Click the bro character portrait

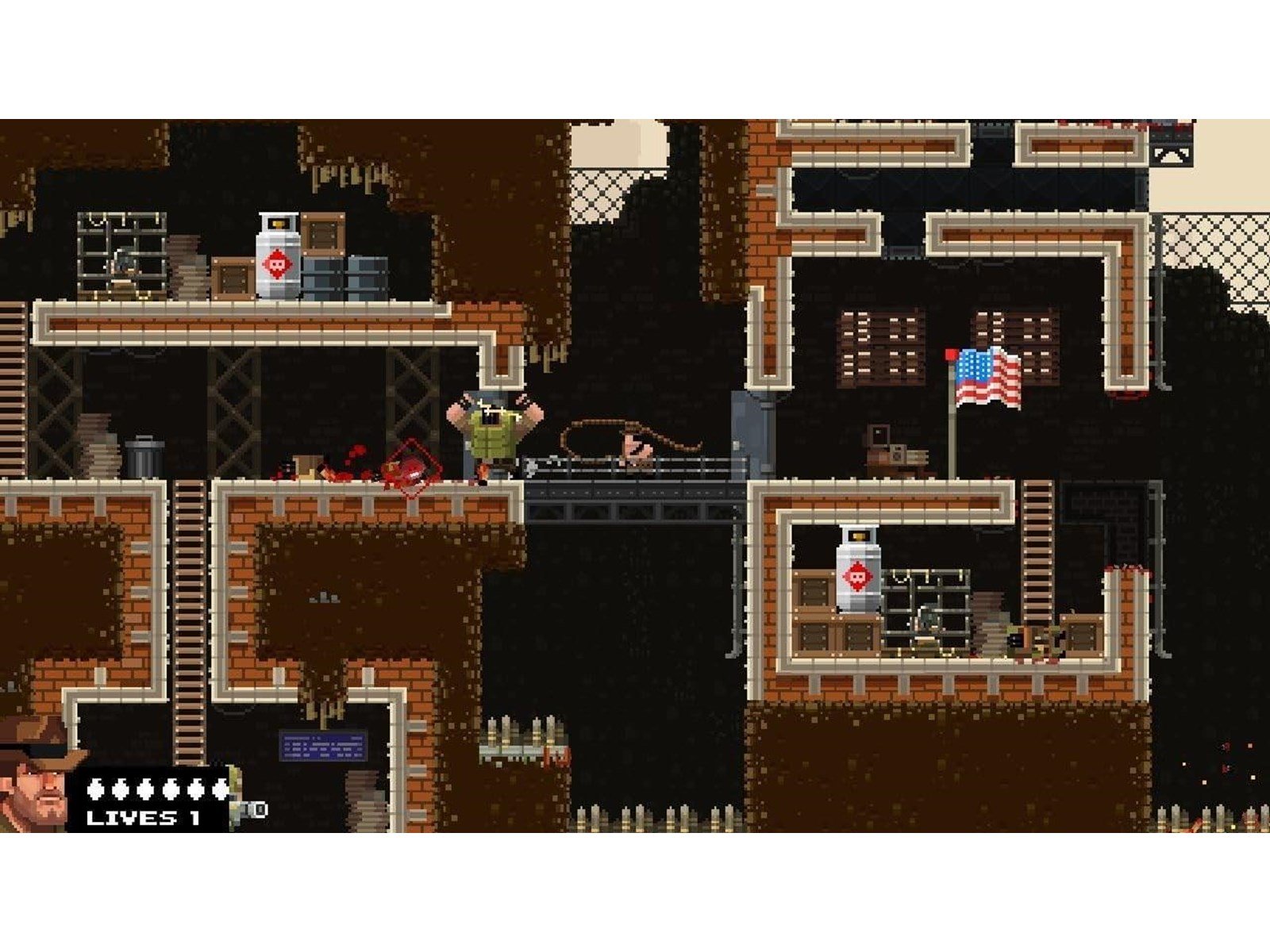click(36, 773)
